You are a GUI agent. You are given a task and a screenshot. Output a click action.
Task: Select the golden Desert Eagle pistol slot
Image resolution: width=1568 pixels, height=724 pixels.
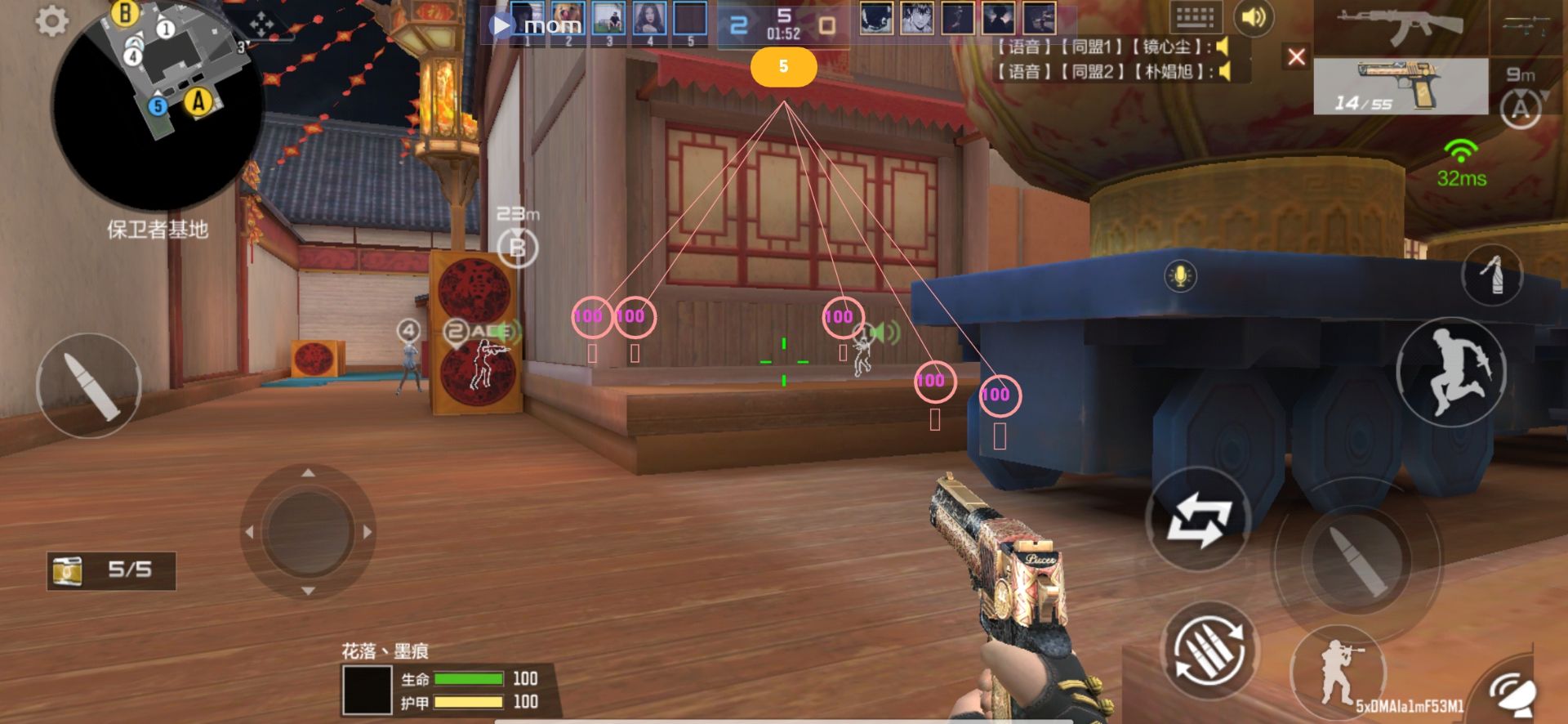point(1400,86)
